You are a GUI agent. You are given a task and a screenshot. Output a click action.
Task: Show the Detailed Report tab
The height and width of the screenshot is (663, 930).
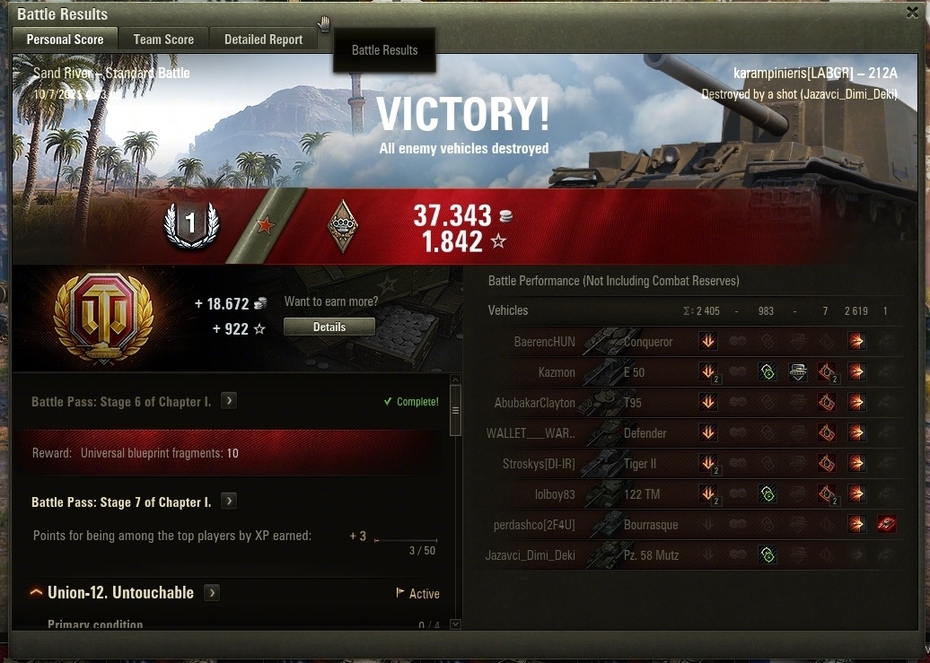(x=263, y=39)
